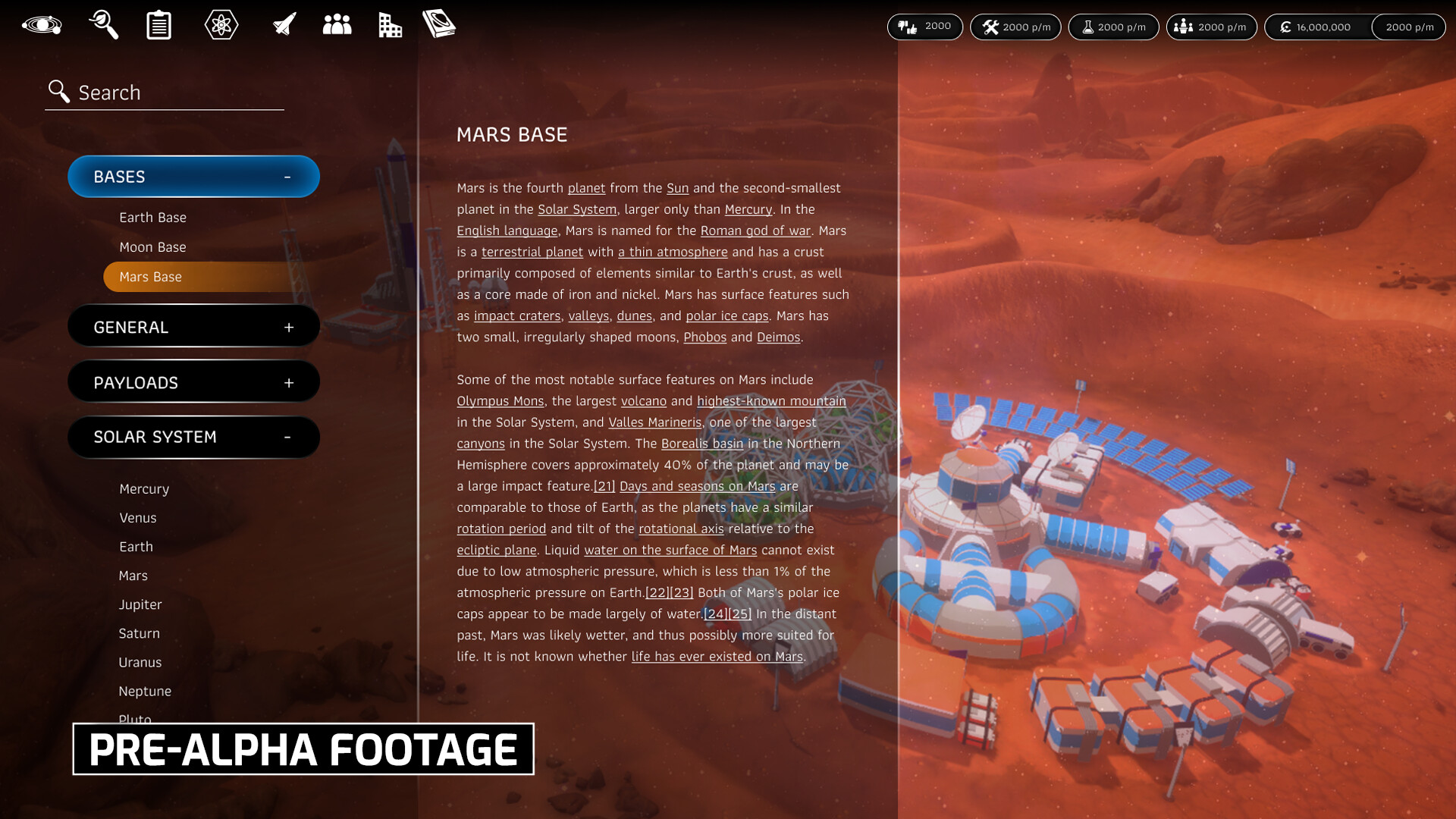Click the flask science rate indicator

tap(1113, 27)
